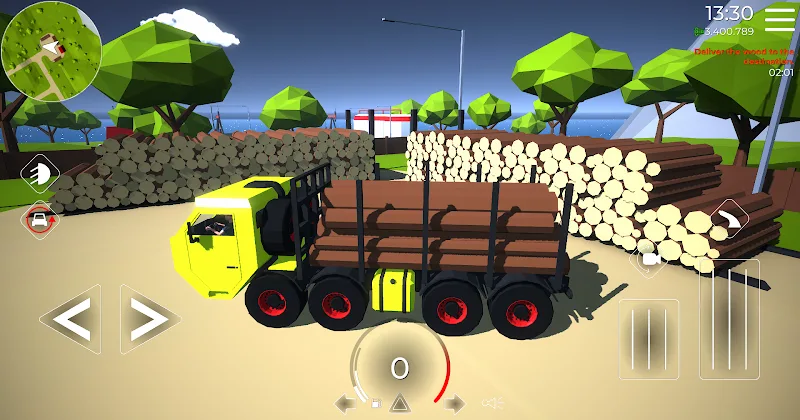800x420 pixels.
Task: Steer left with the left arrow
Action: (x=72, y=319)
